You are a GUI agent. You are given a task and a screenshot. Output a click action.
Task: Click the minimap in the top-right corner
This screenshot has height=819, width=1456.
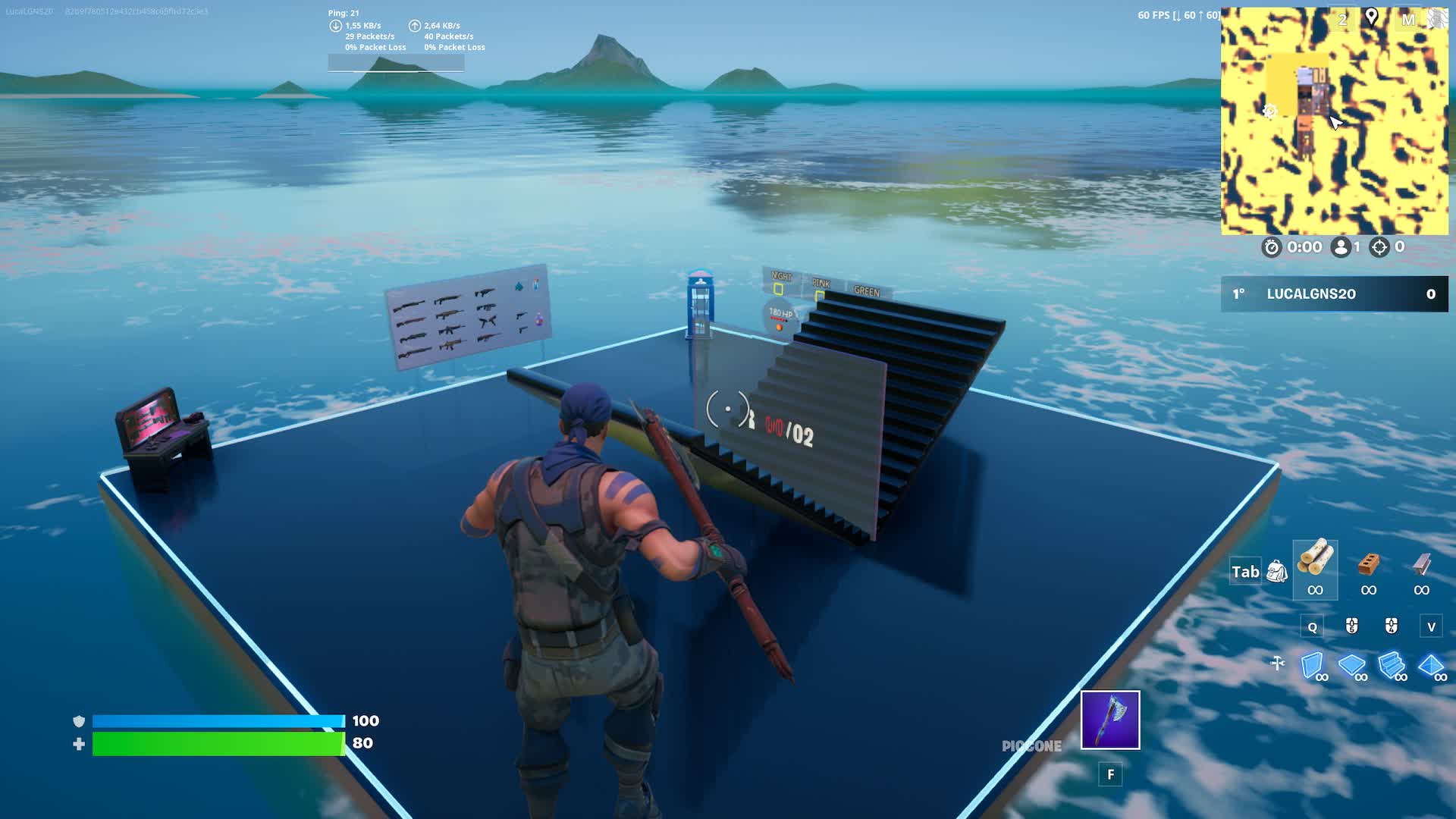point(1335,121)
